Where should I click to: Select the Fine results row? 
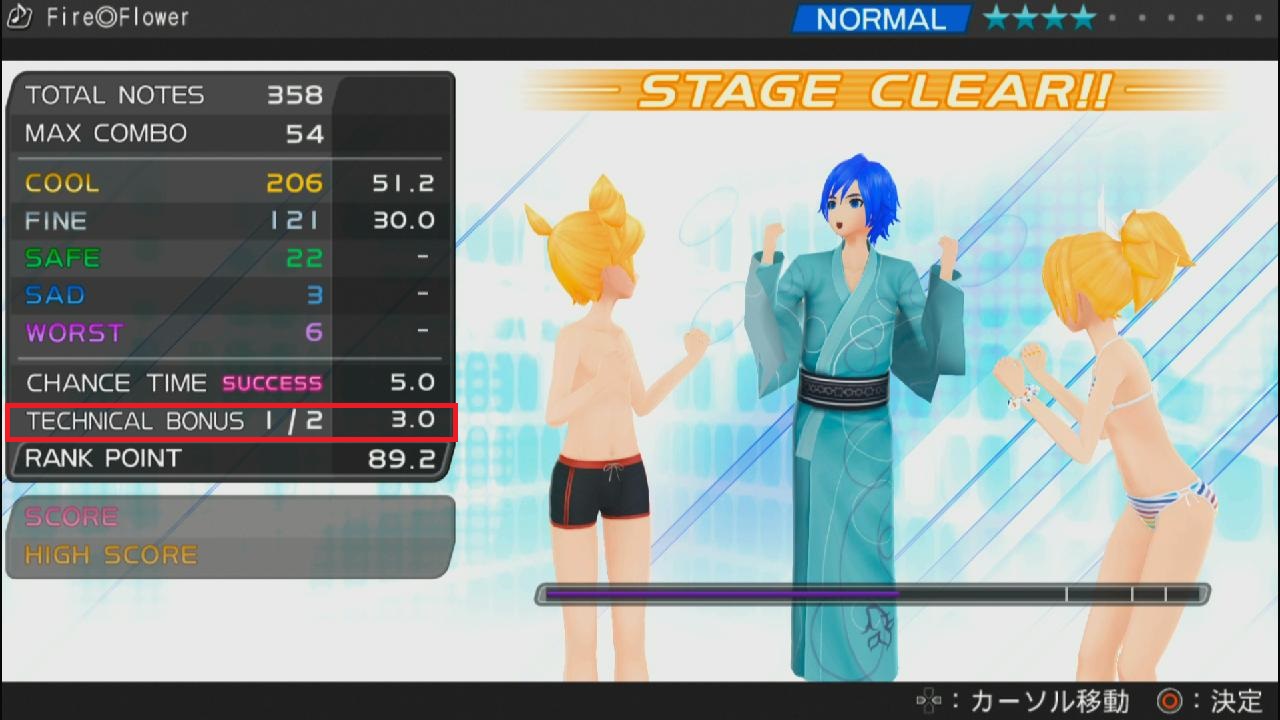231,221
